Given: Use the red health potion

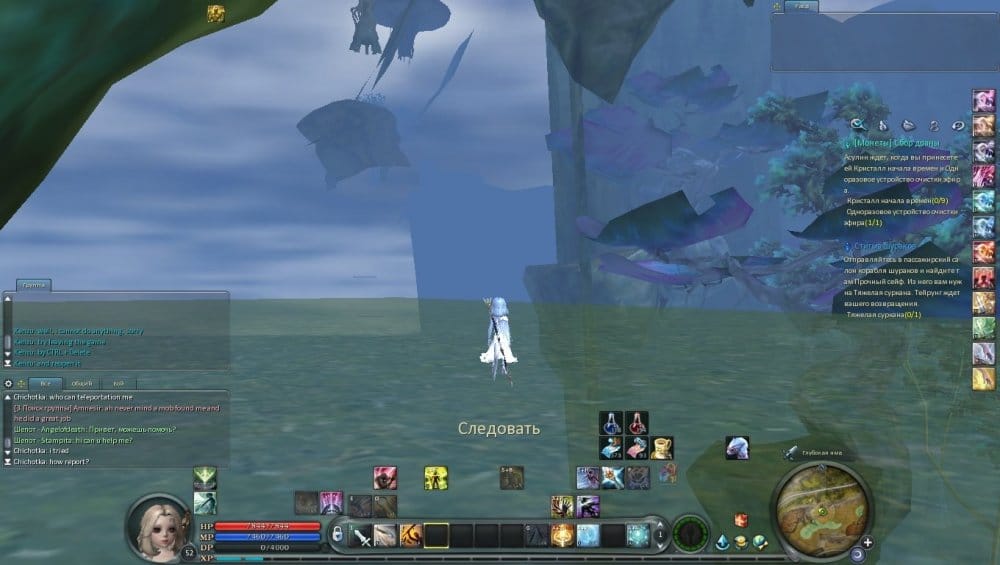Looking at the screenshot, I should [637, 423].
